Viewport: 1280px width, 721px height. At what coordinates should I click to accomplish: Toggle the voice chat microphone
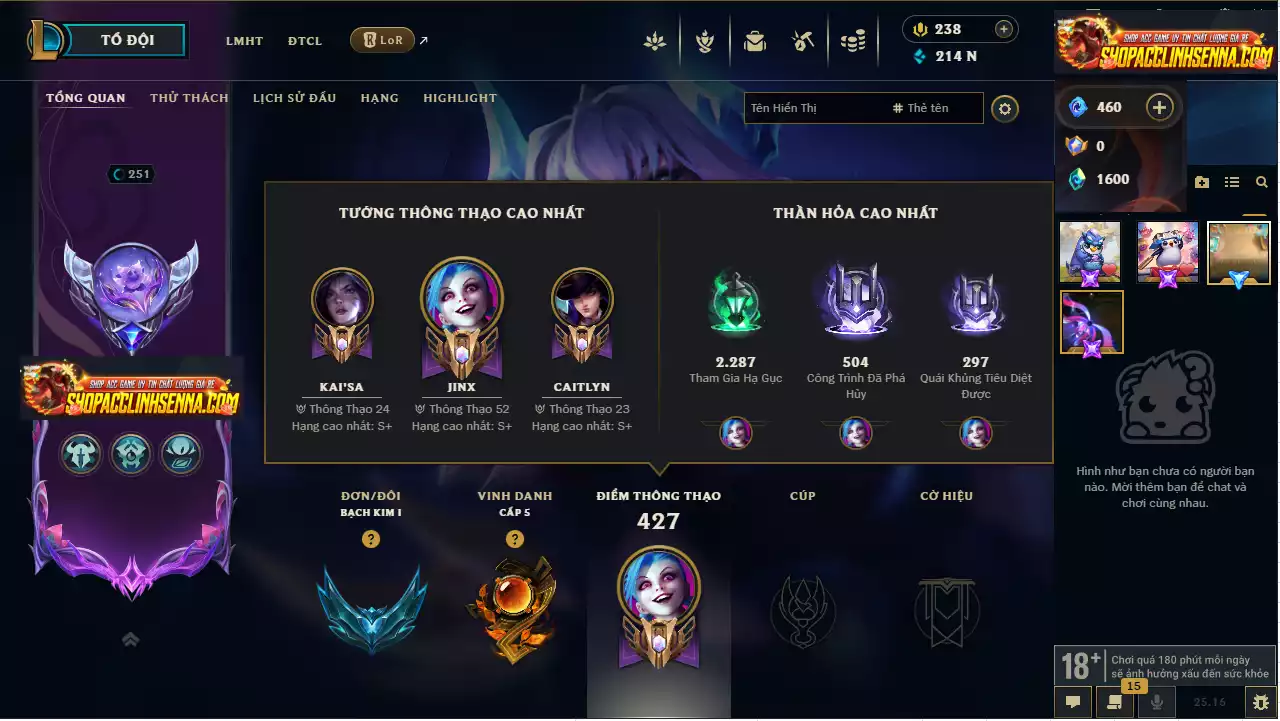1156,702
